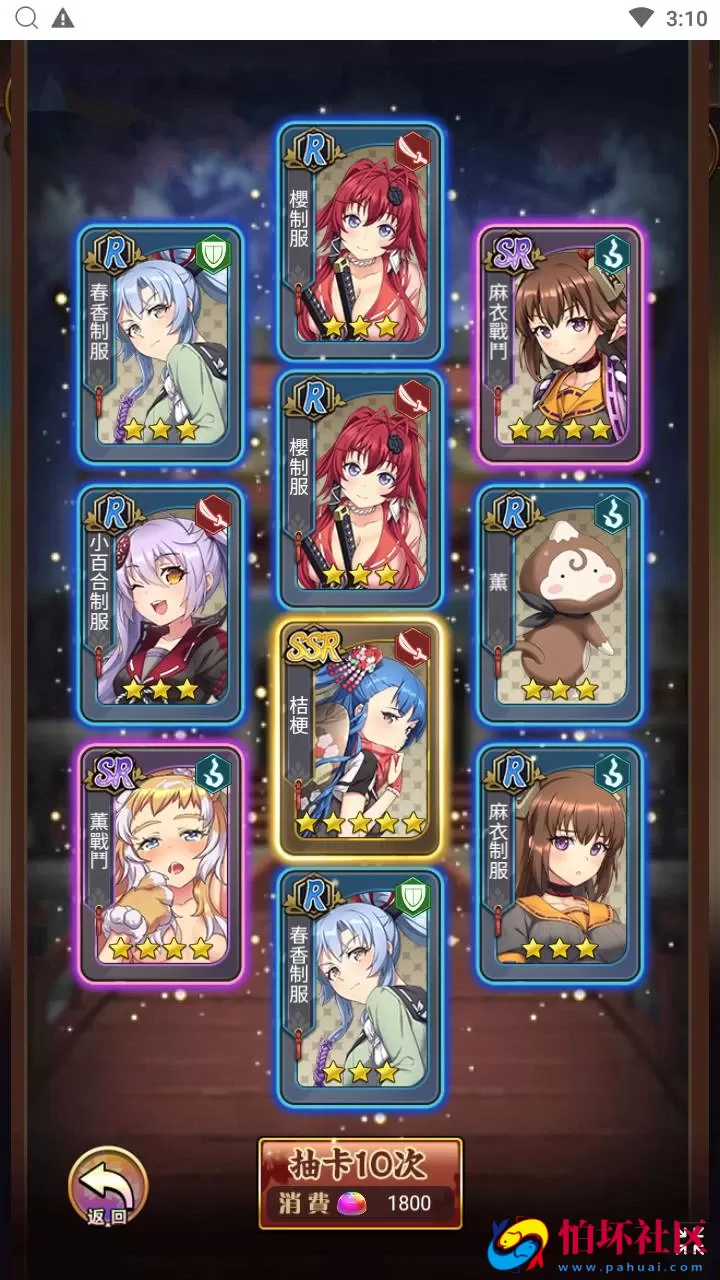The width and height of the screenshot is (720, 1280).
Task: Choose the SR 麻衣戰鬥 card
Action: [x=559, y=344]
